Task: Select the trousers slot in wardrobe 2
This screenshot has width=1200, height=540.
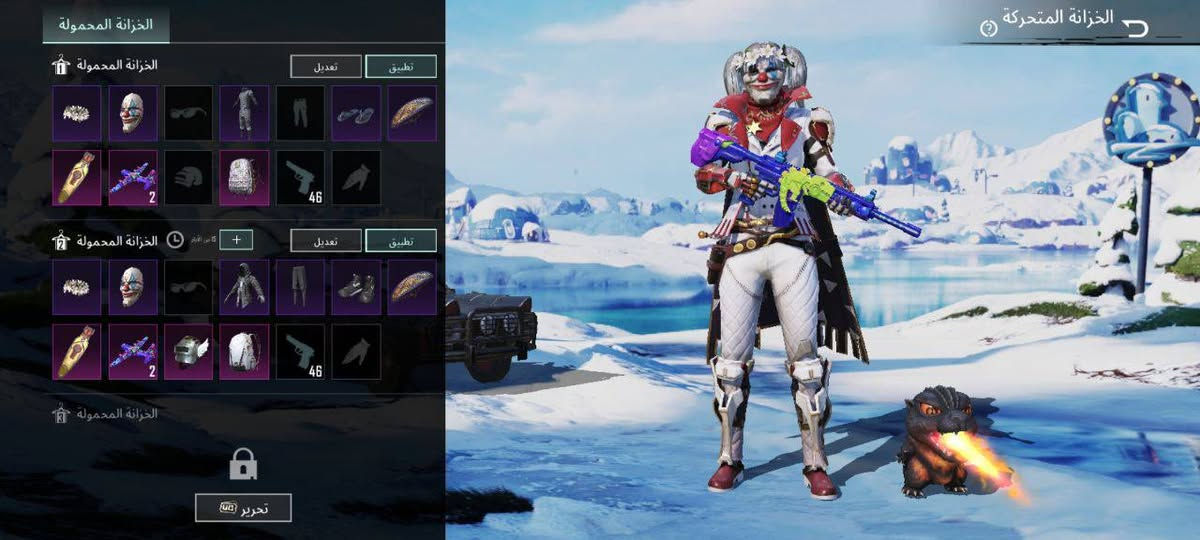Action: [300, 288]
